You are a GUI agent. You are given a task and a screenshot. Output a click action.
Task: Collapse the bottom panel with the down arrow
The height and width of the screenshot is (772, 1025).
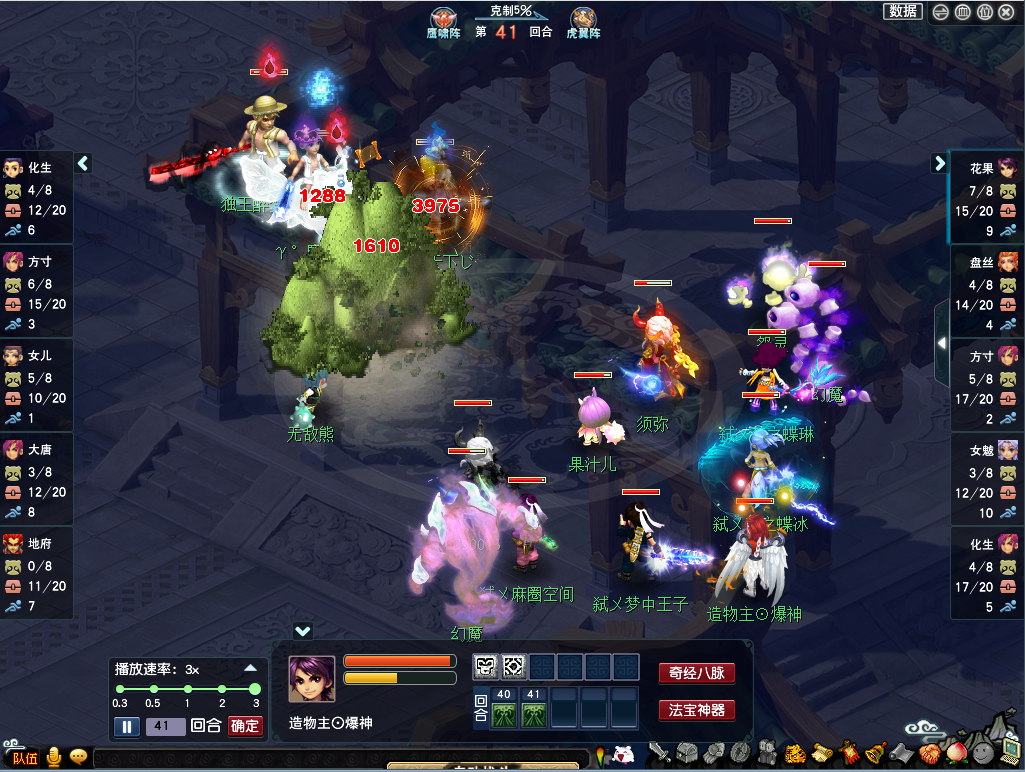point(303,631)
